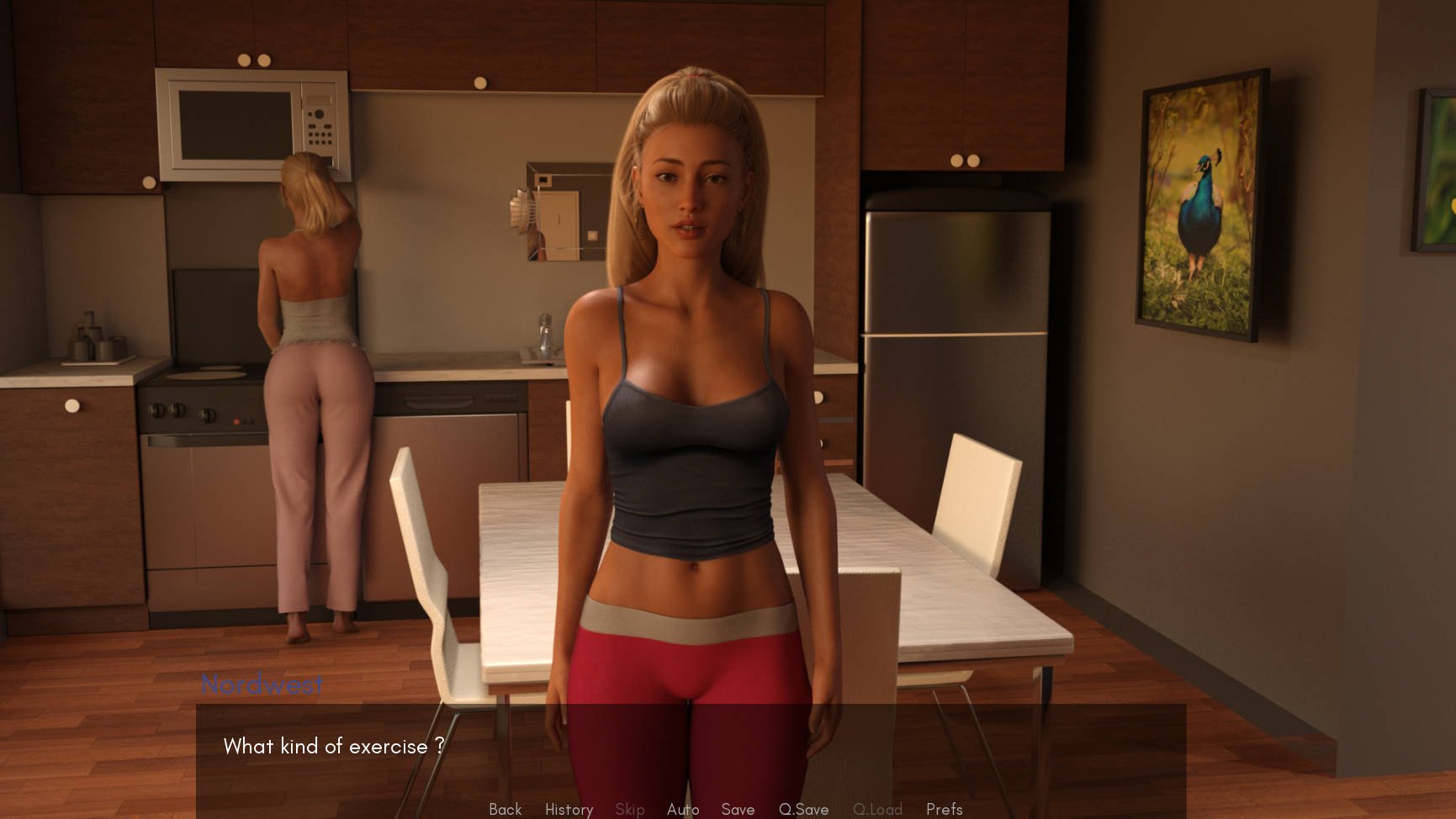Select the microwave above the stove
Screen dimensions: 1456x819
(x=252, y=126)
